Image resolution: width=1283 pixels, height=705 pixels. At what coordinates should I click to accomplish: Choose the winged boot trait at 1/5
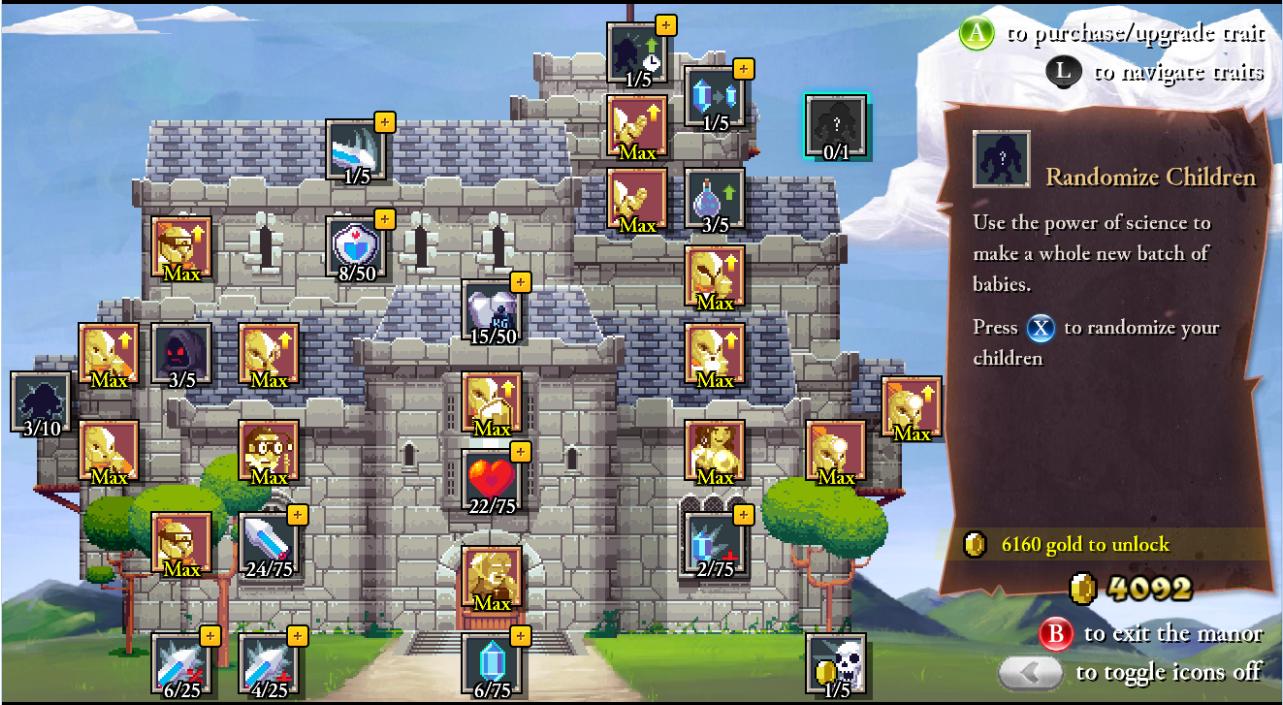coord(356,150)
